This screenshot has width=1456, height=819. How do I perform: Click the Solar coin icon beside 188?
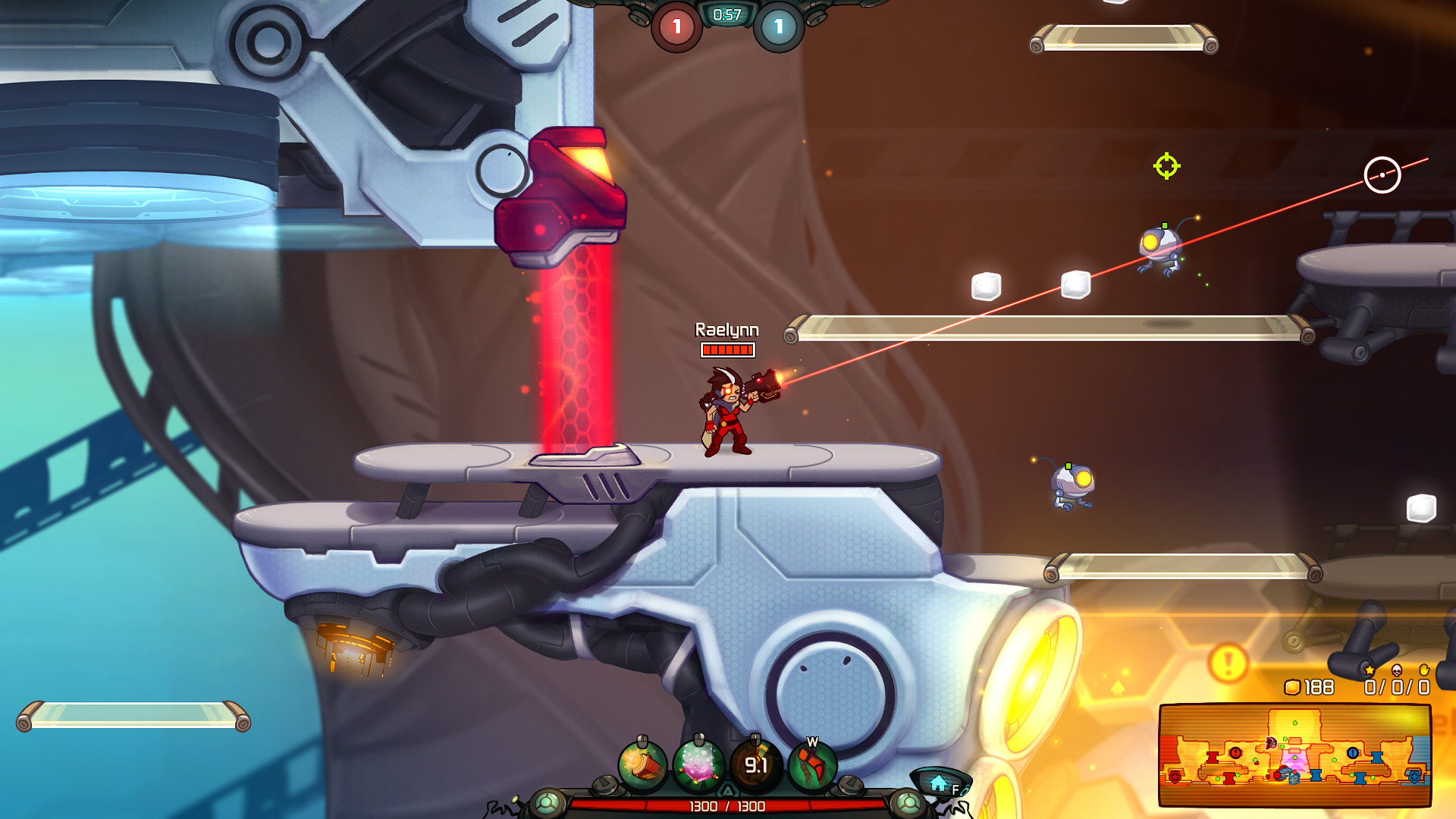[x=1291, y=686]
